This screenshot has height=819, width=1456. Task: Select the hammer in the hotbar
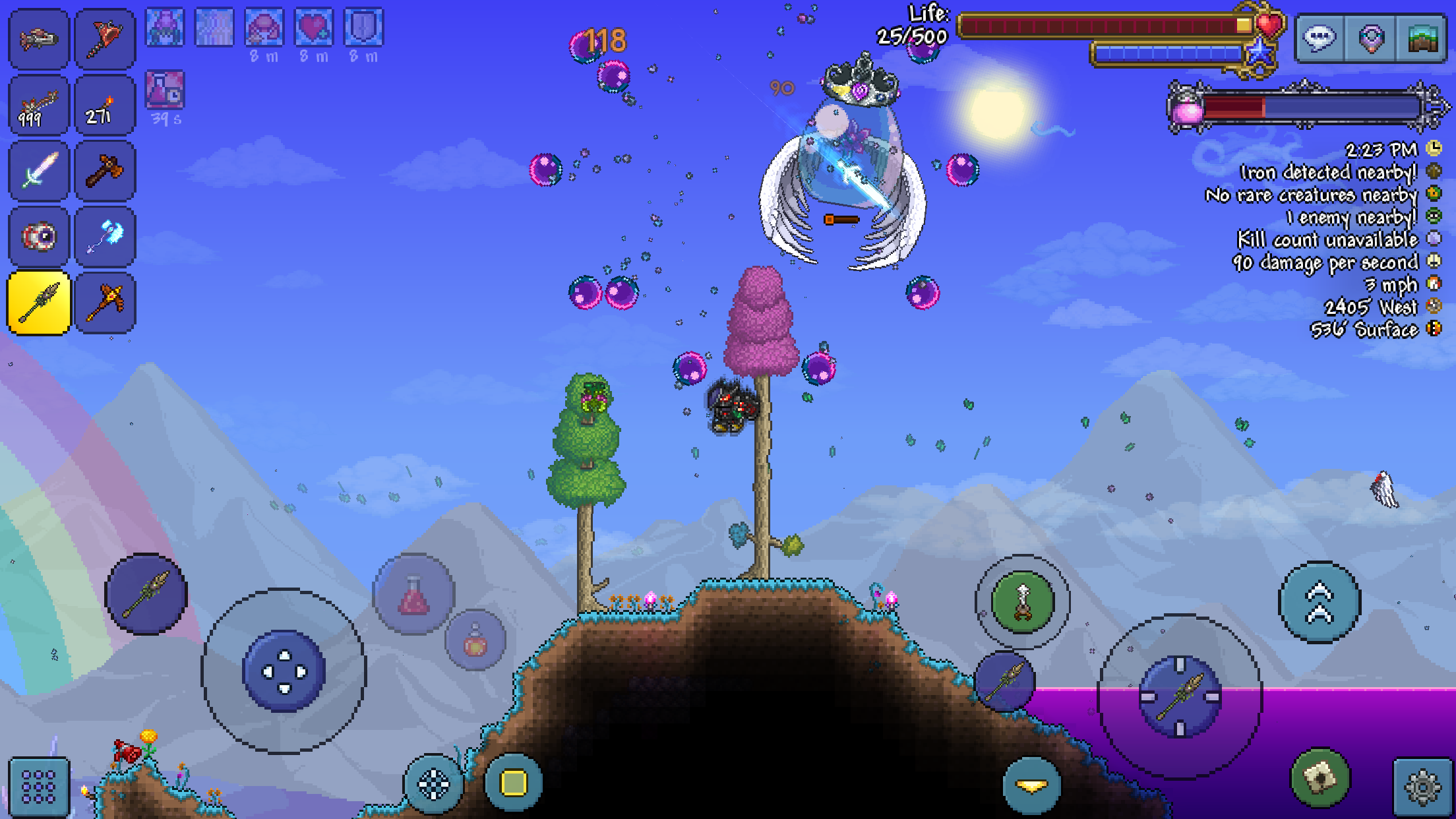coord(105,171)
